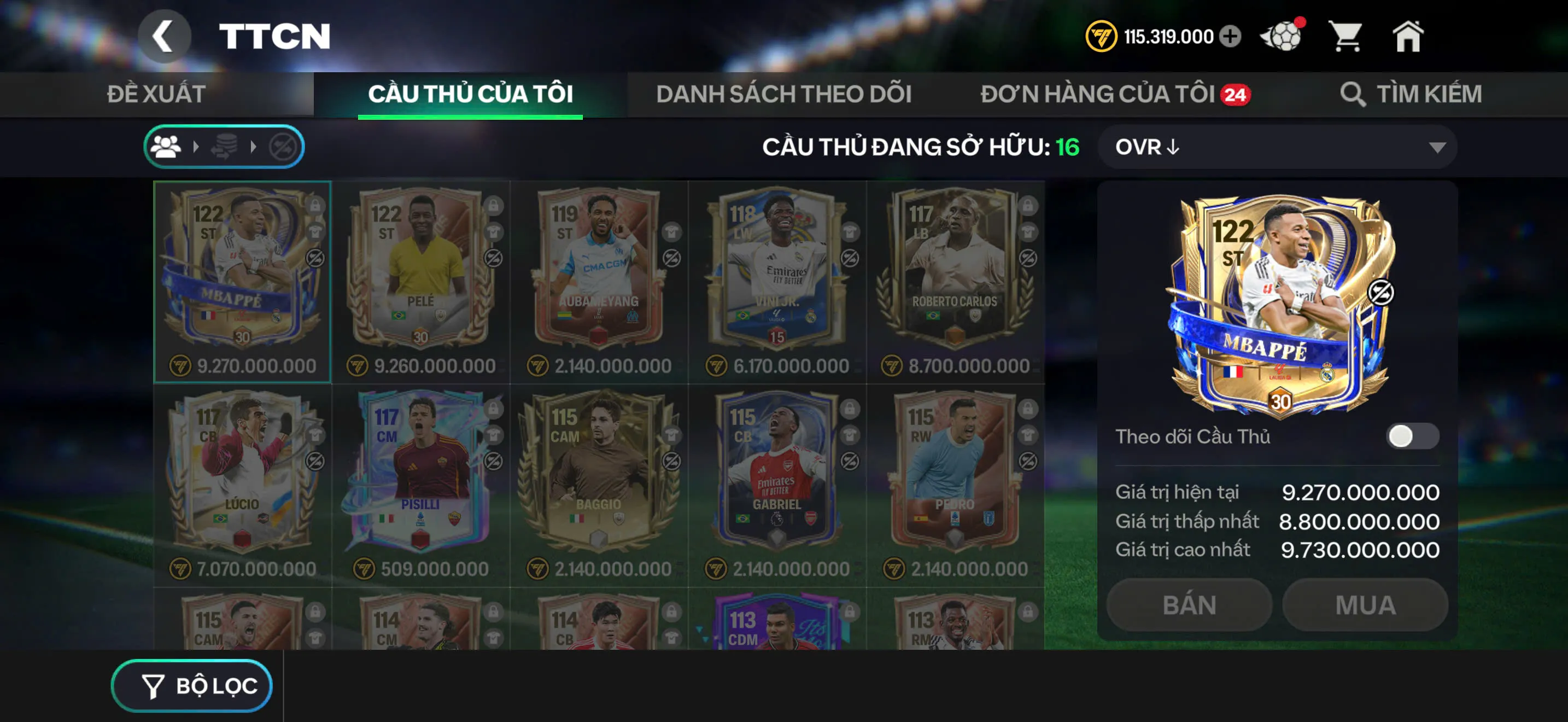Select the transaction status filter icon
1568x722 pixels.
point(226,146)
